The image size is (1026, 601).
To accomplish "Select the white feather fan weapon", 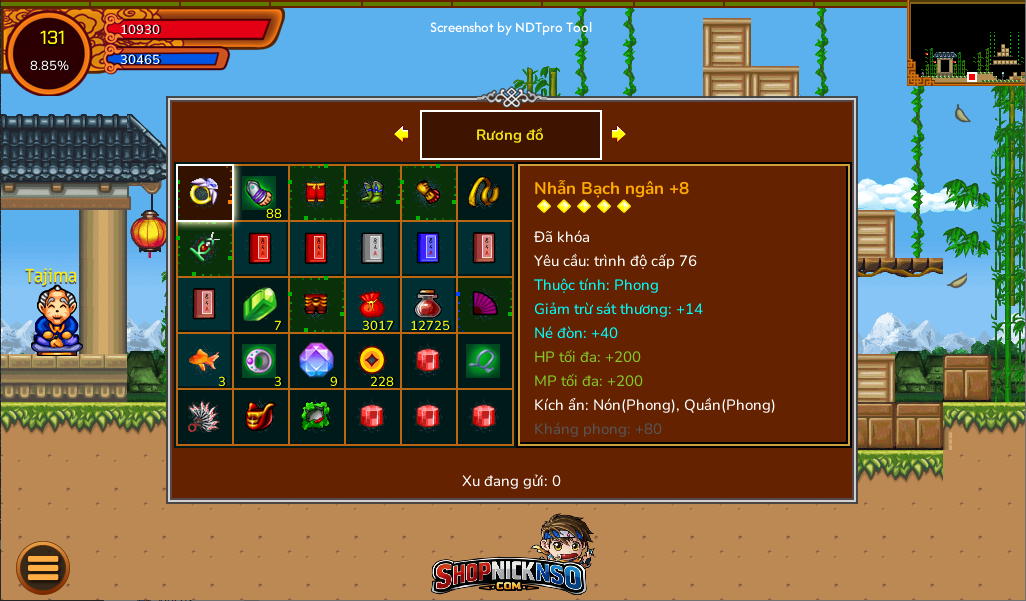I will [204, 417].
